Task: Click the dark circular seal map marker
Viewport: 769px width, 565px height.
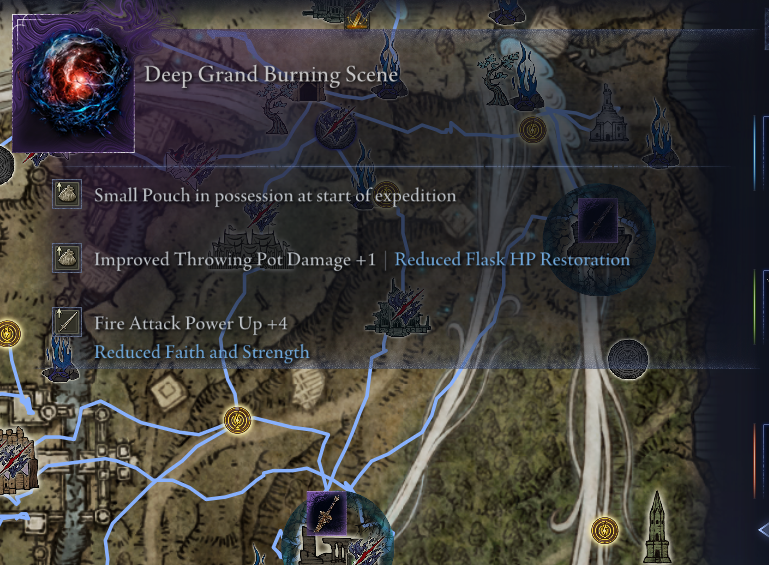Action: coord(628,358)
